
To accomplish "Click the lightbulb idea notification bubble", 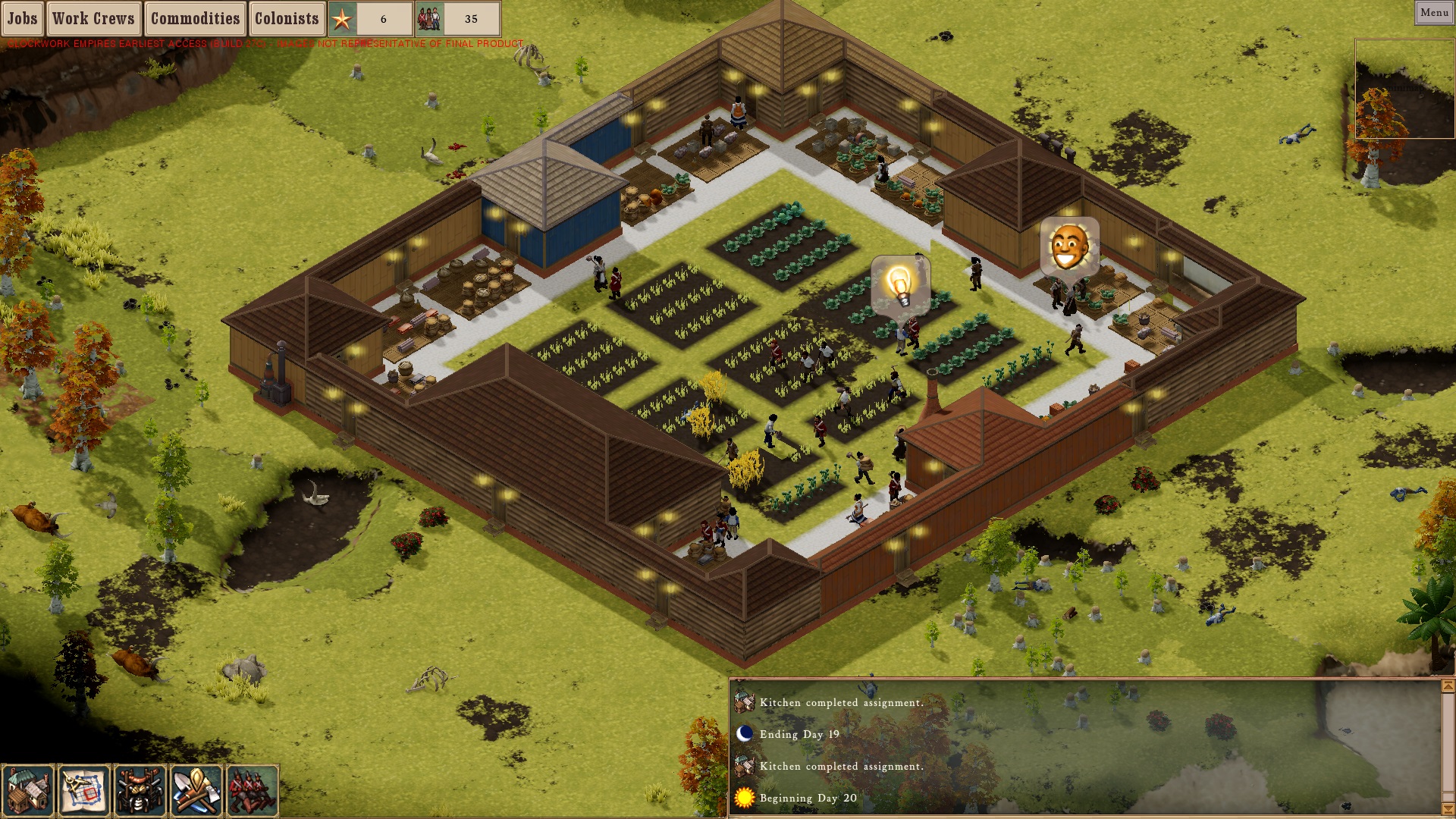I will [x=900, y=285].
